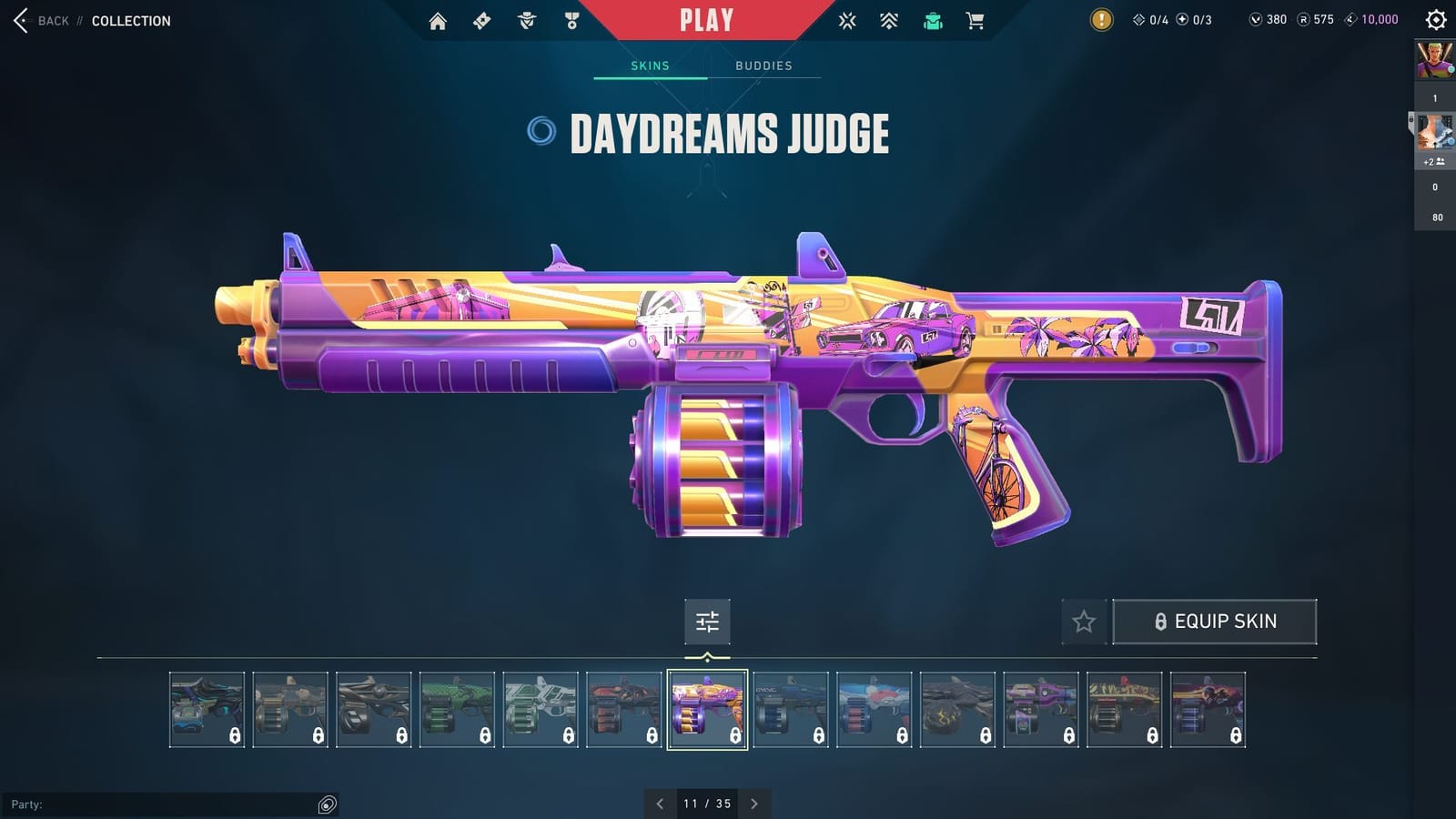Open the Career medal icon
This screenshot has height=819, width=1456.
click(x=571, y=20)
